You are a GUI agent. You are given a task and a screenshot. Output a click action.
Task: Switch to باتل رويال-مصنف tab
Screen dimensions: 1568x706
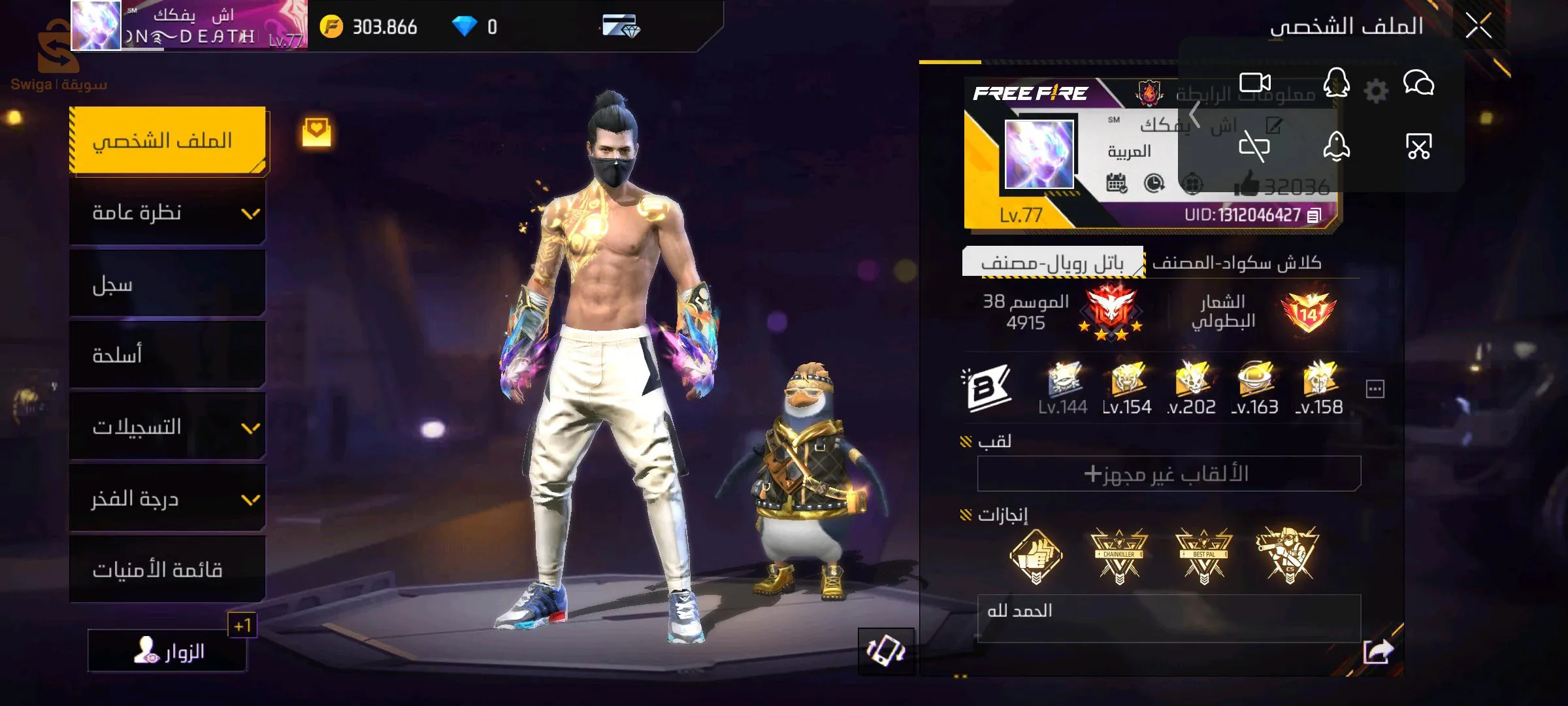[1053, 263]
